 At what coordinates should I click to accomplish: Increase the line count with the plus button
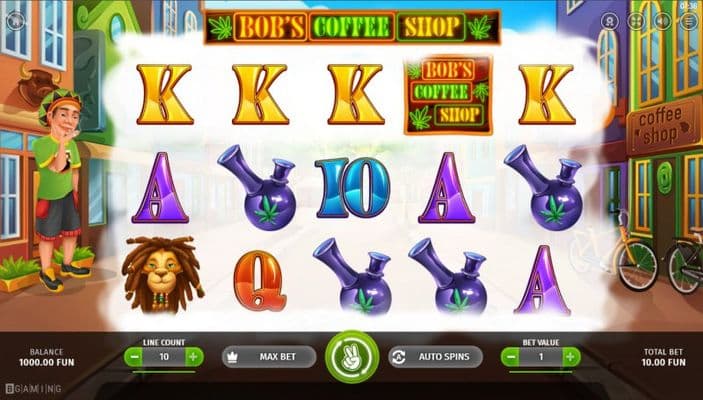(x=193, y=356)
